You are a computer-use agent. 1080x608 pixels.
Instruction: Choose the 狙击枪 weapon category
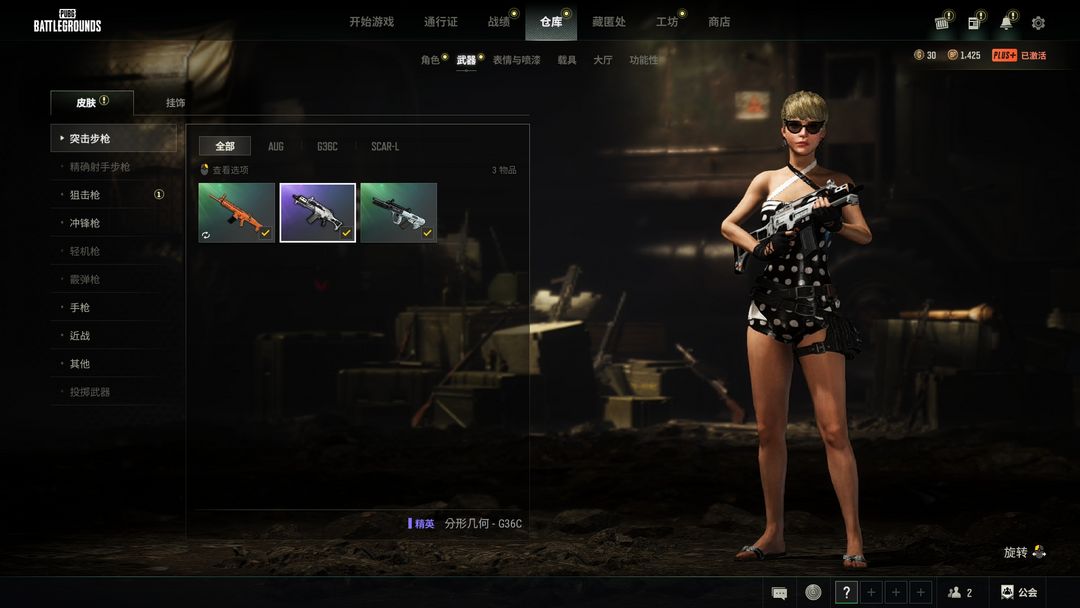coord(85,195)
